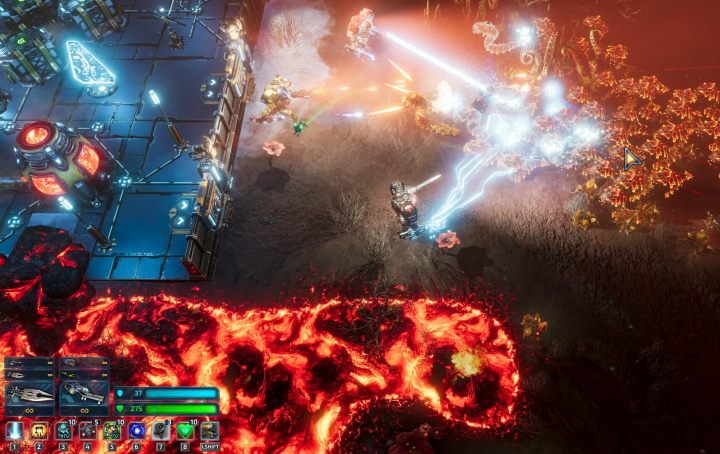Choose the blue orb item in slot 6

point(137,431)
